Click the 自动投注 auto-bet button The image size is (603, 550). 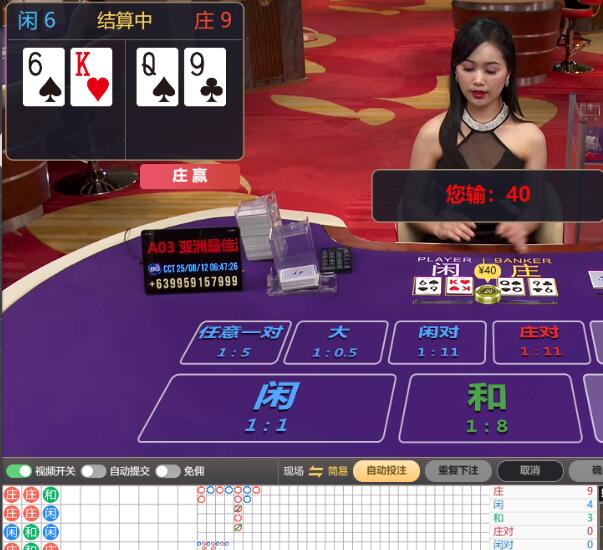tap(386, 471)
